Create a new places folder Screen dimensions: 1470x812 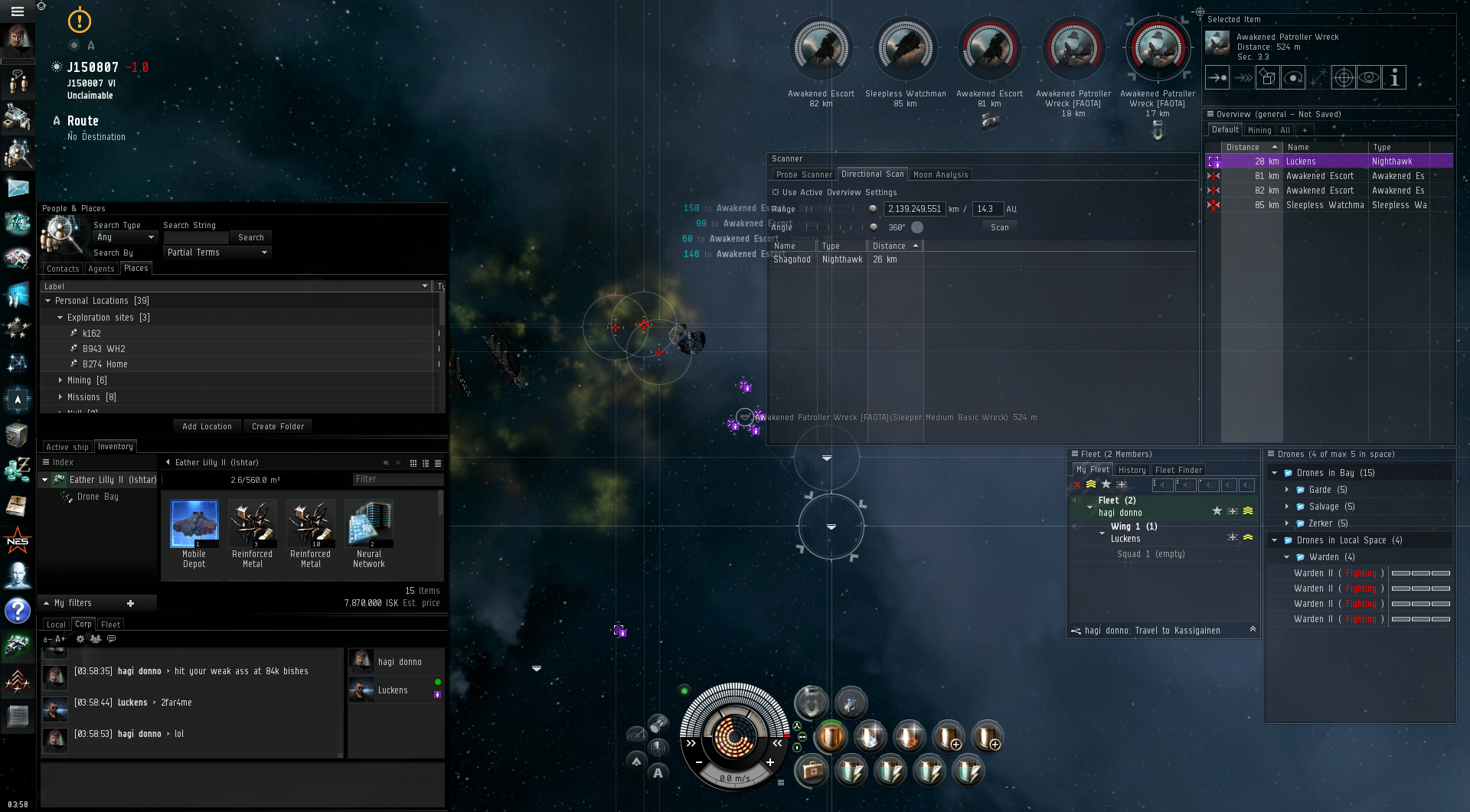click(278, 426)
